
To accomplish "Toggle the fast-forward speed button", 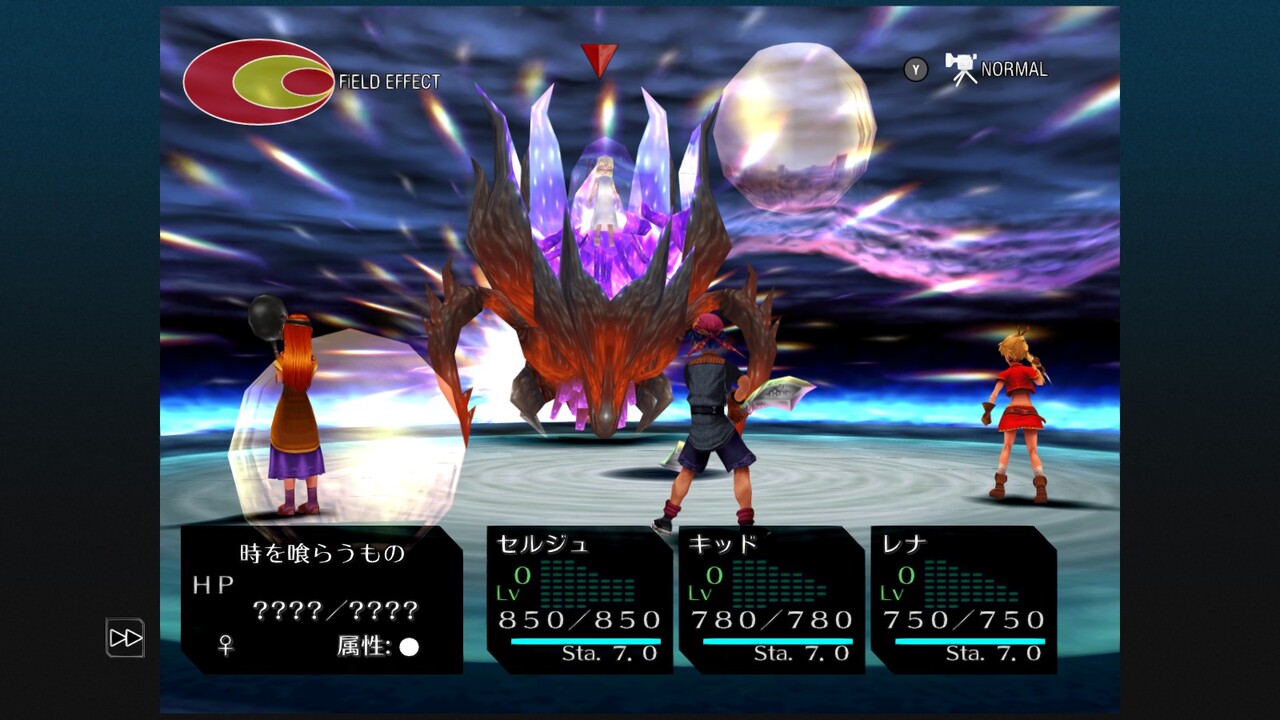I will pos(126,638).
